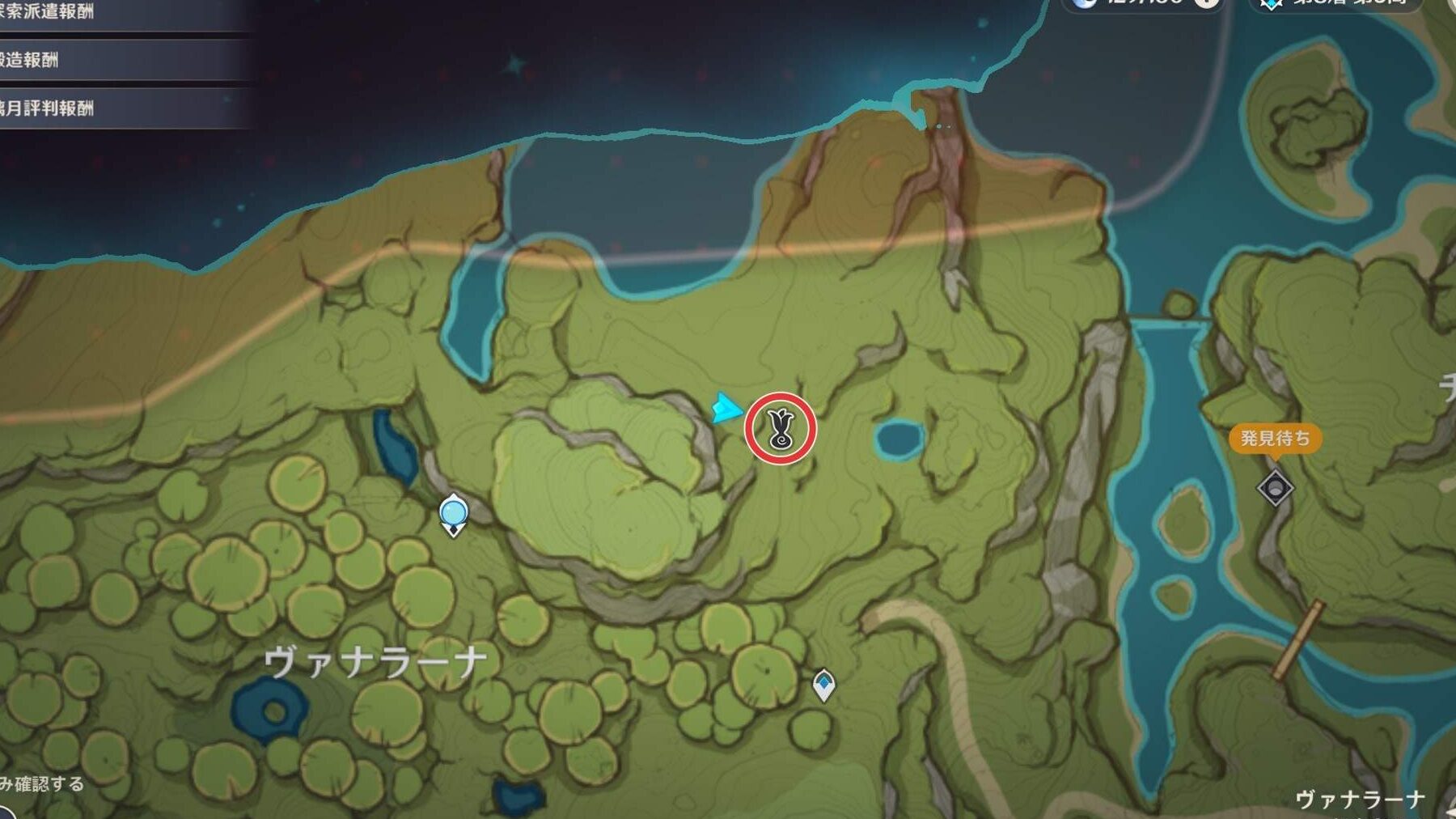Open the 探索派遣報酬 reminder entry
1456x819 pixels.
coord(49,11)
